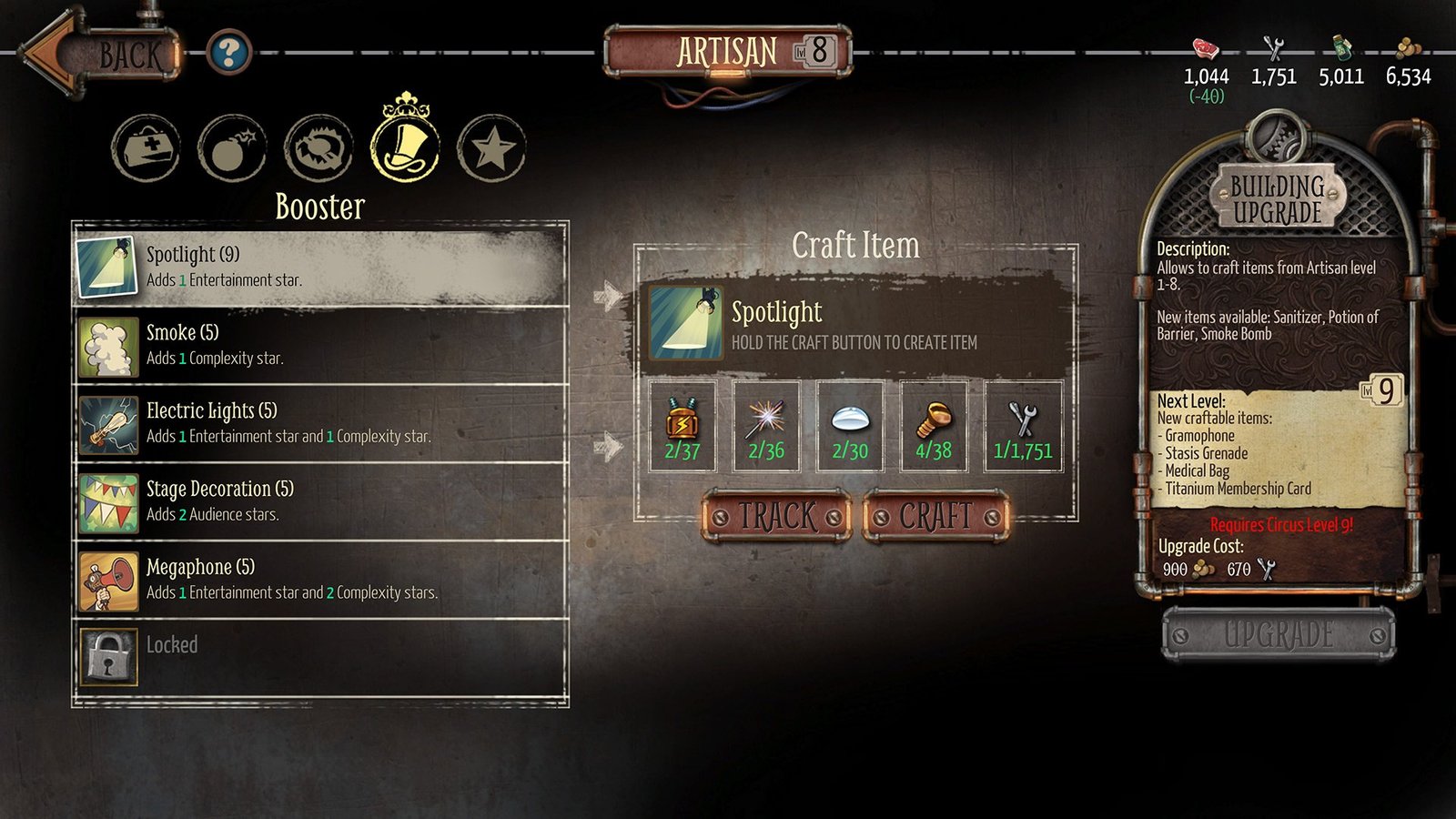Click the Locked recipe row
Viewport: 1456px width, 819px height.
tap(320, 655)
